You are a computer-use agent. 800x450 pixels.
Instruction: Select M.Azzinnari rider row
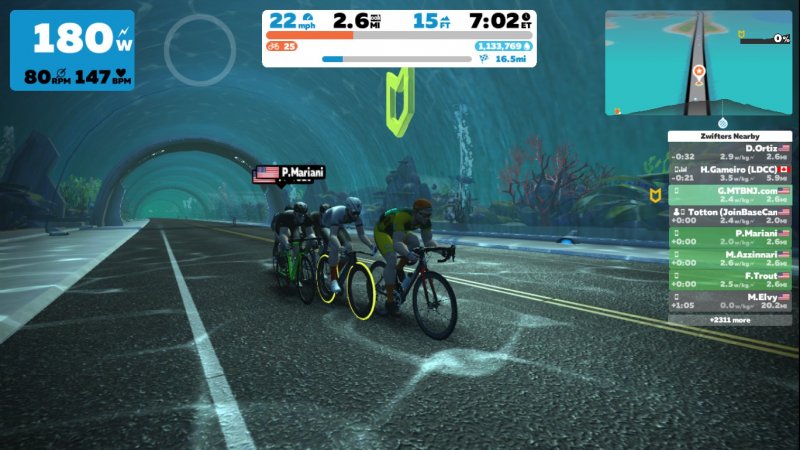pos(729,260)
